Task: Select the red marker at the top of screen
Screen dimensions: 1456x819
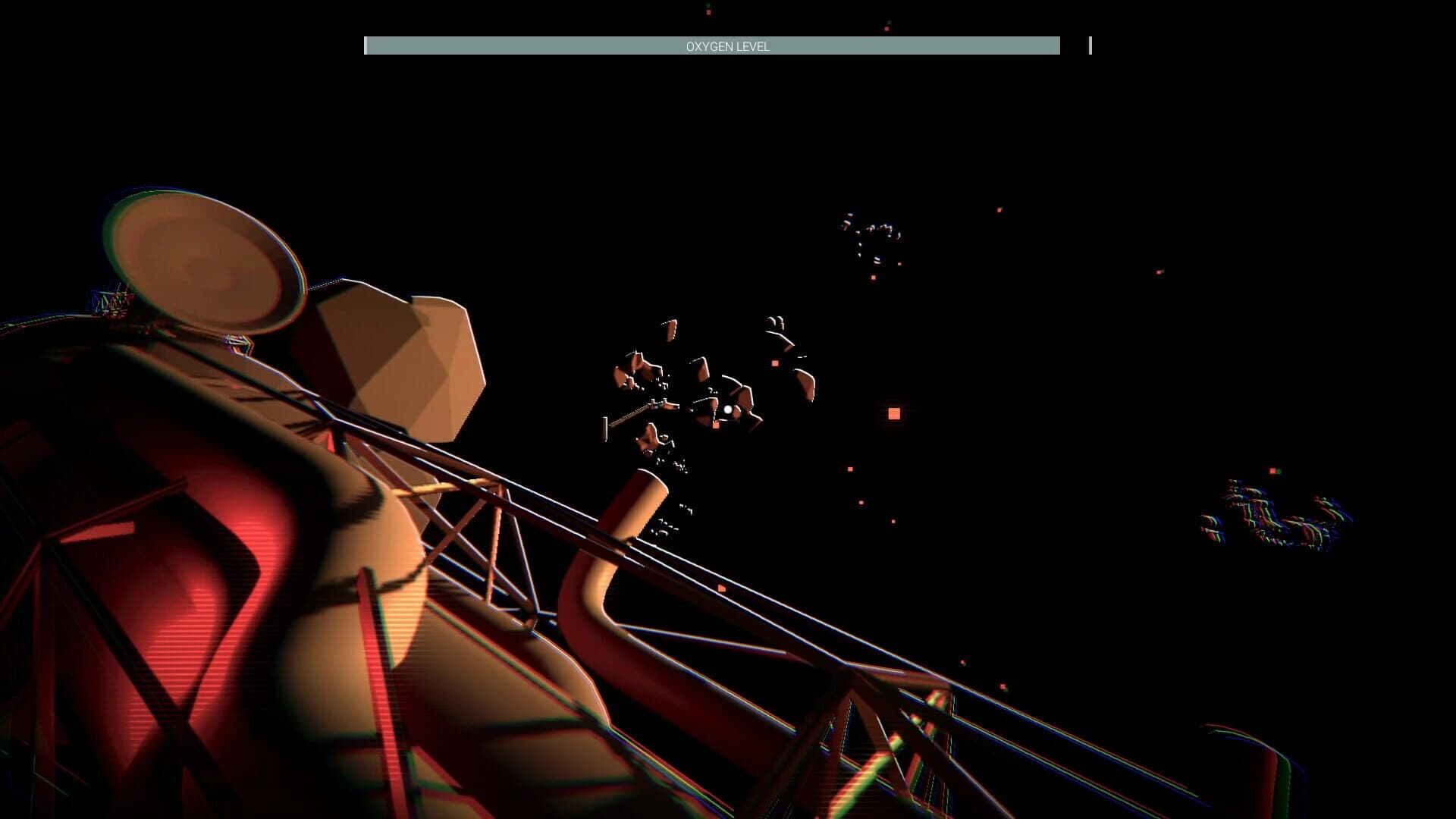Action: coord(708,11)
